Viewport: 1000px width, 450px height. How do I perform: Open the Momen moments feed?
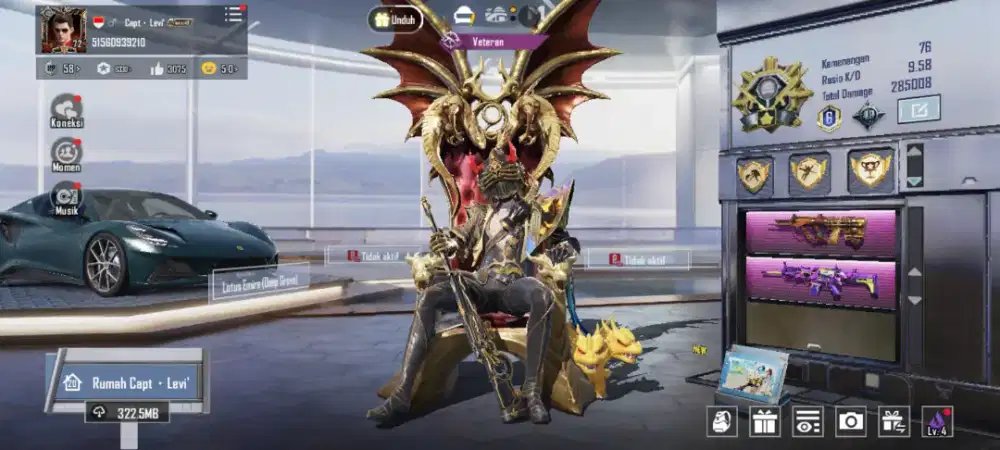coord(67,153)
